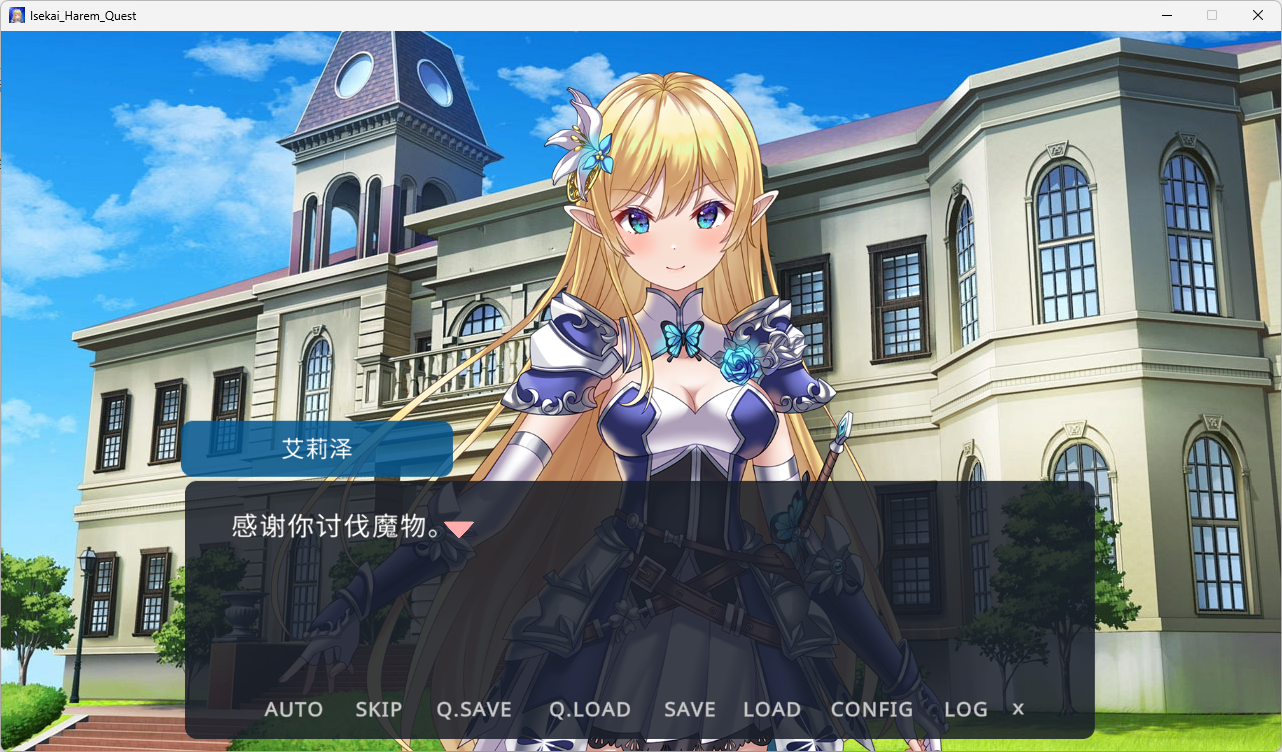Image resolution: width=1282 pixels, height=752 pixels.
Task: Open the CONFIG settings
Action: click(871, 710)
